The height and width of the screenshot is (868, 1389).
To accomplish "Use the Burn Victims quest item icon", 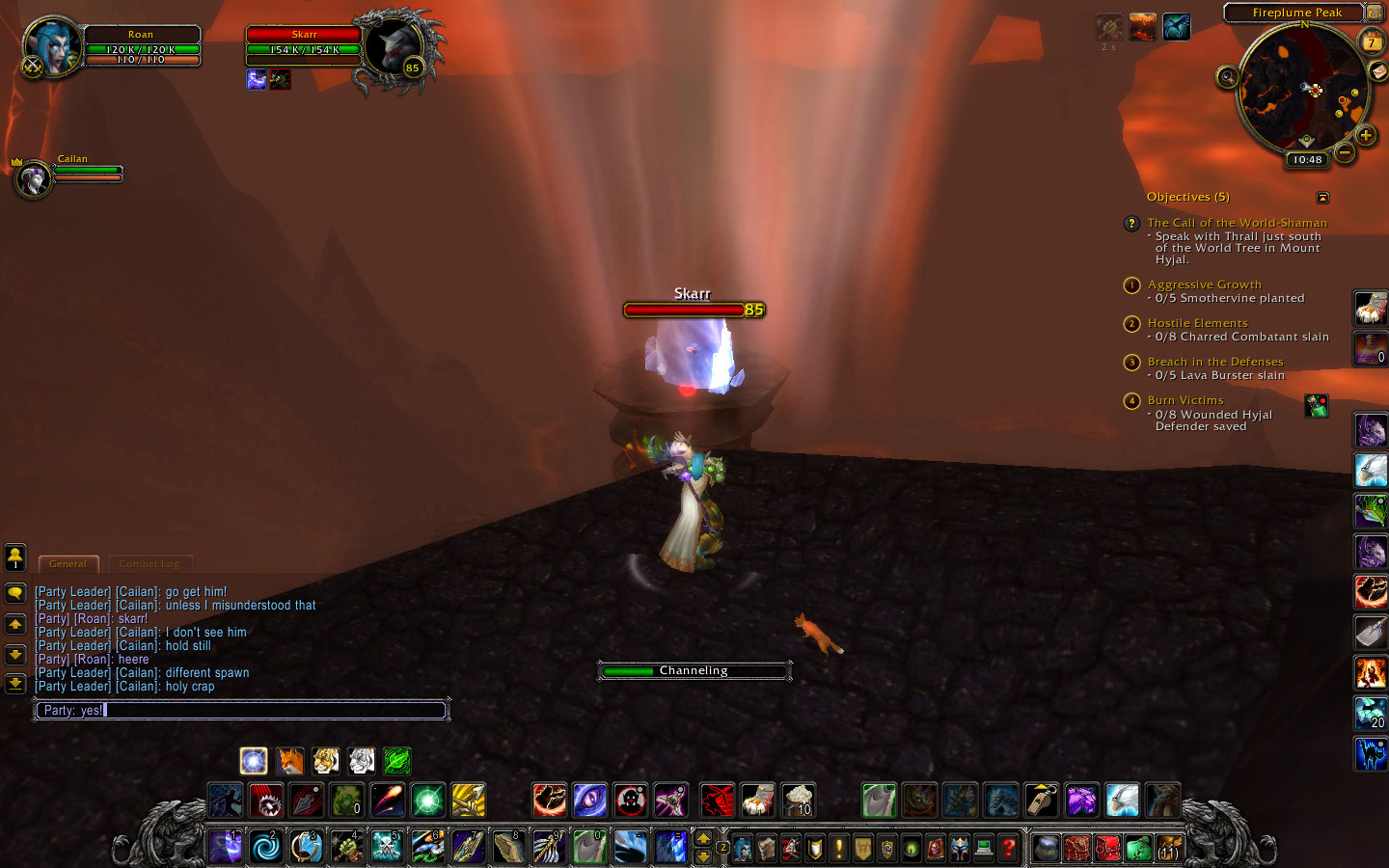I will click(x=1316, y=406).
